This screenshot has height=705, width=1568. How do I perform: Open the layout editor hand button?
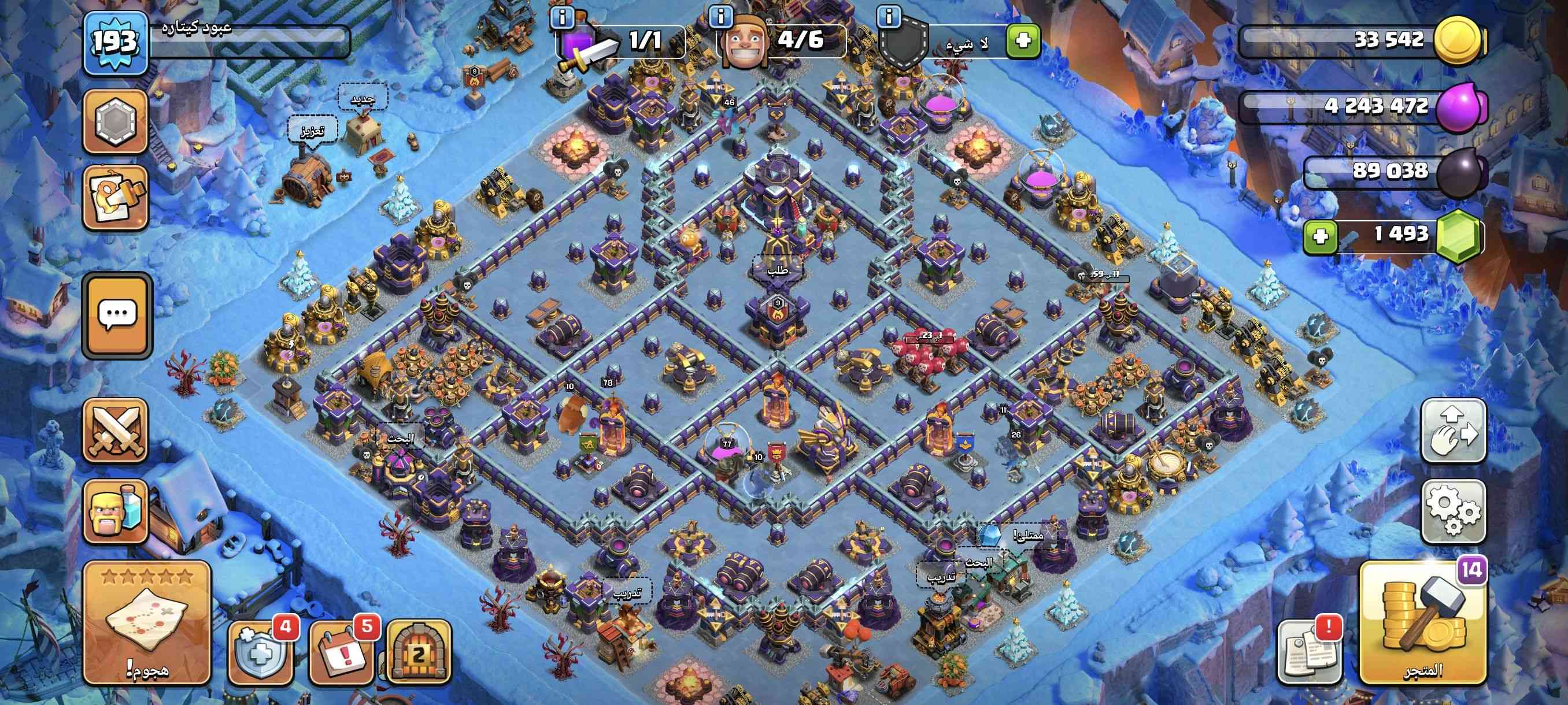(1453, 431)
